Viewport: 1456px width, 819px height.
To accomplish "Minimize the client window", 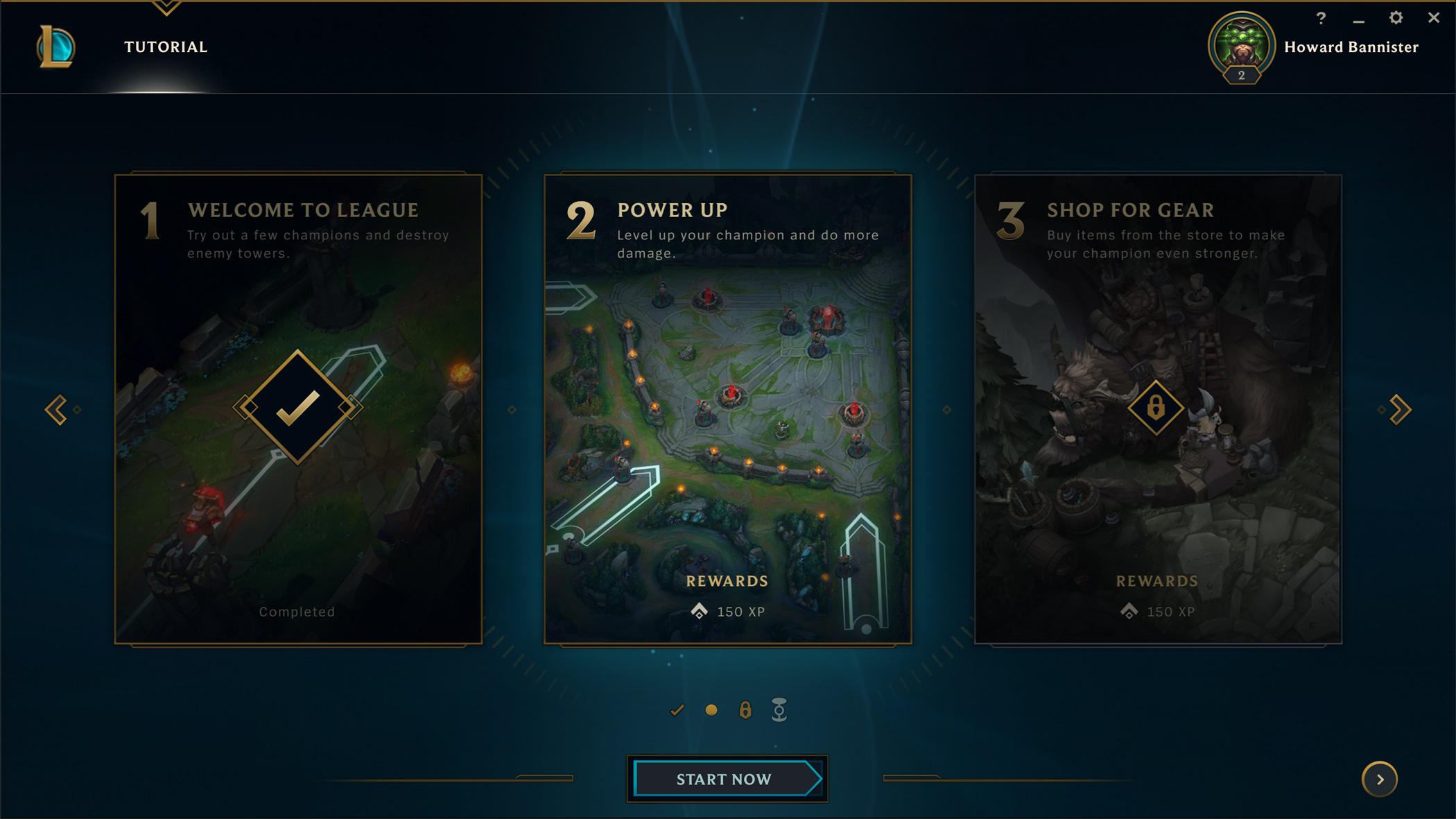I will click(1358, 19).
